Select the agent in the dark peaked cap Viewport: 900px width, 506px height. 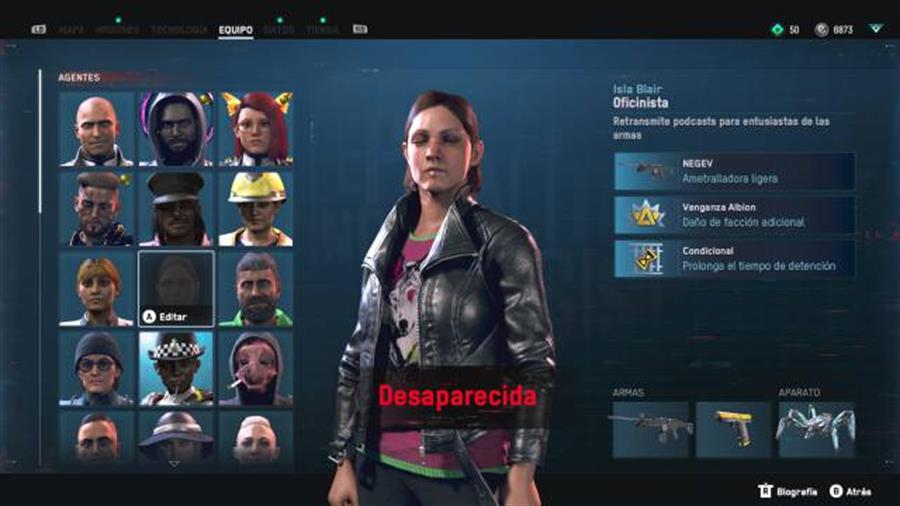(176, 208)
